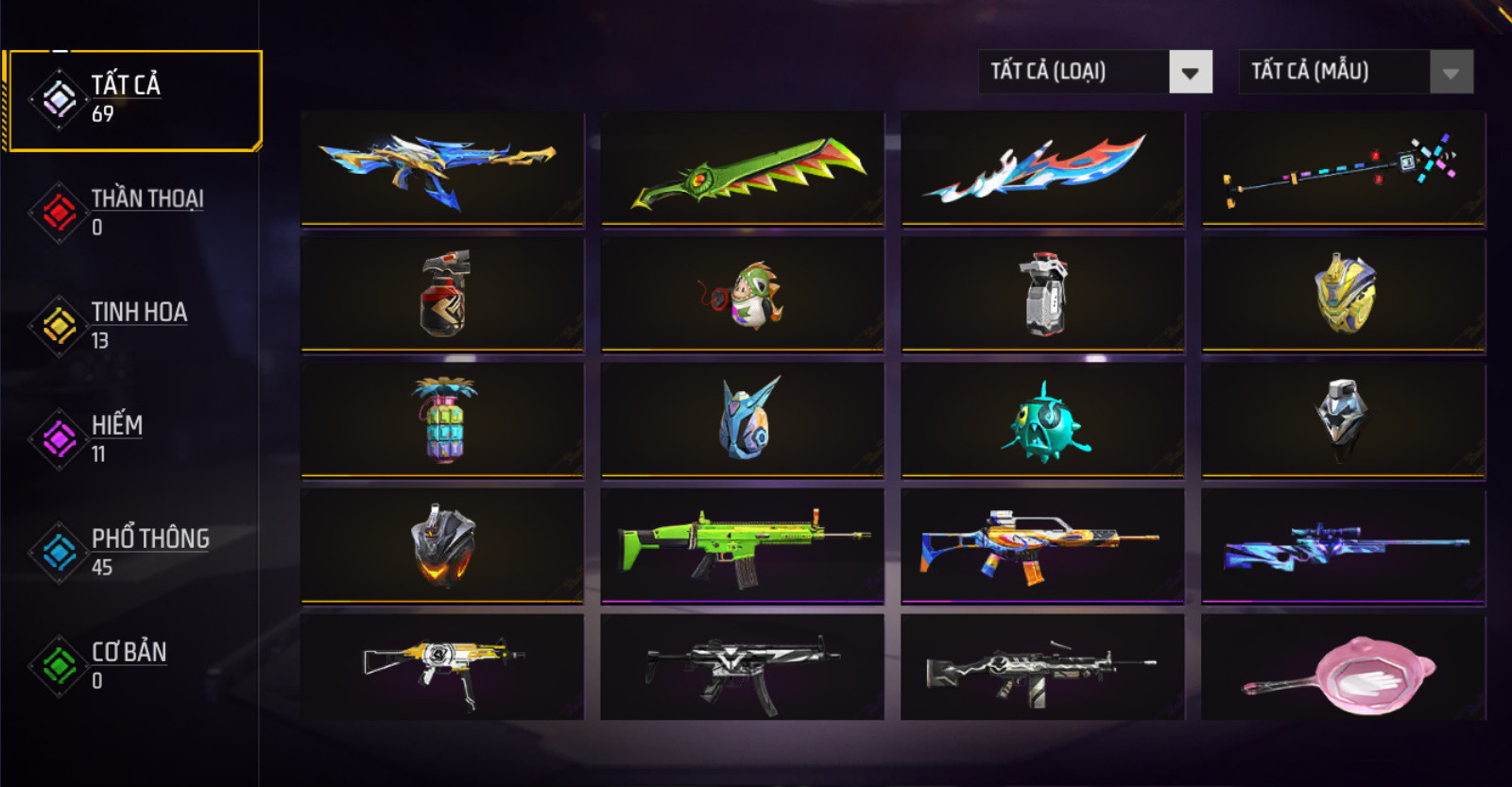
Task: Pick the yellow robot head grenade skin
Action: click(x=1343, y=294)
